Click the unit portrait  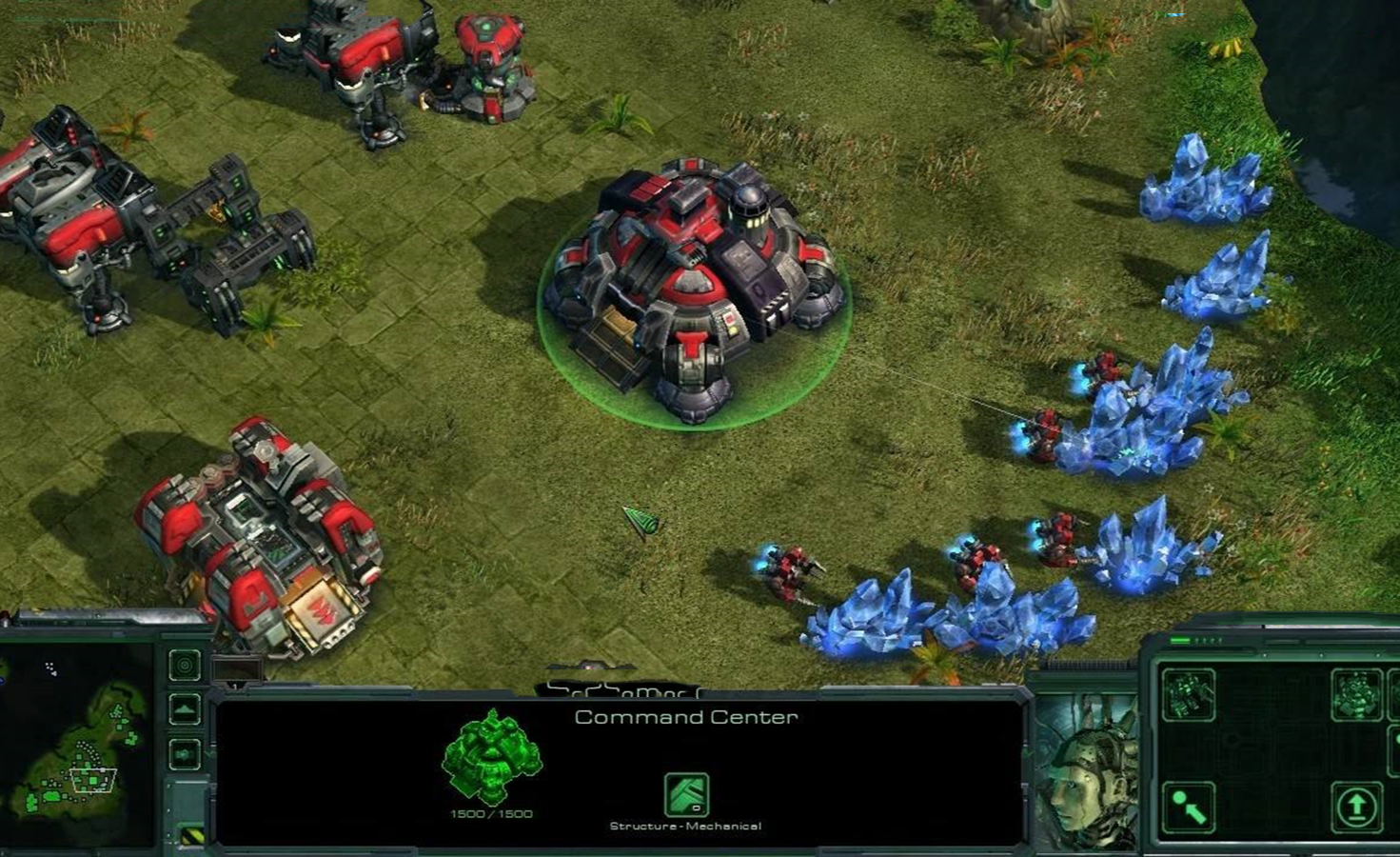[1085, 771]
